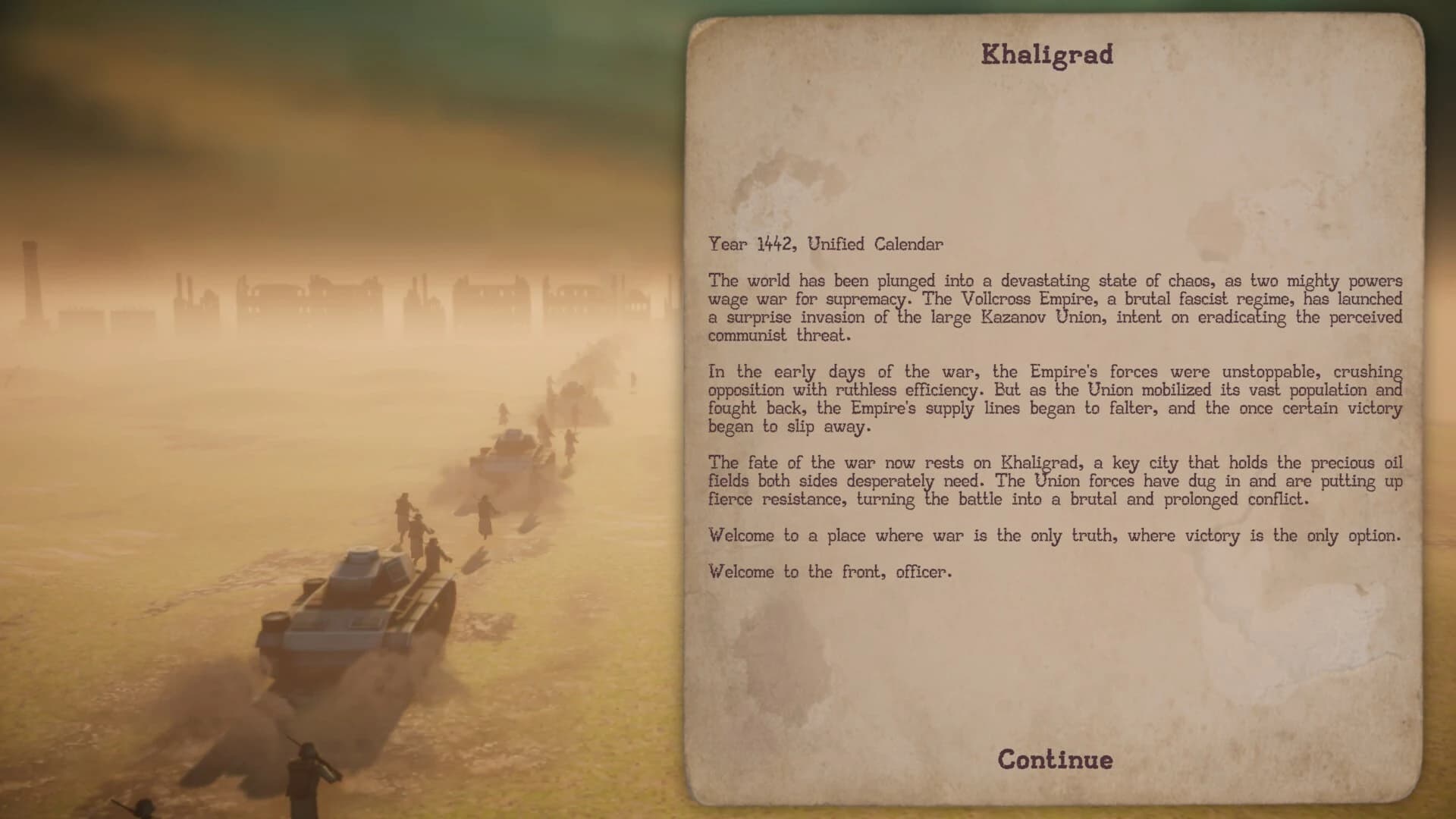This screenshot has width=1456, height=819.
Task: Click the tall factory chimney on the far left
Action: point(30,281)
